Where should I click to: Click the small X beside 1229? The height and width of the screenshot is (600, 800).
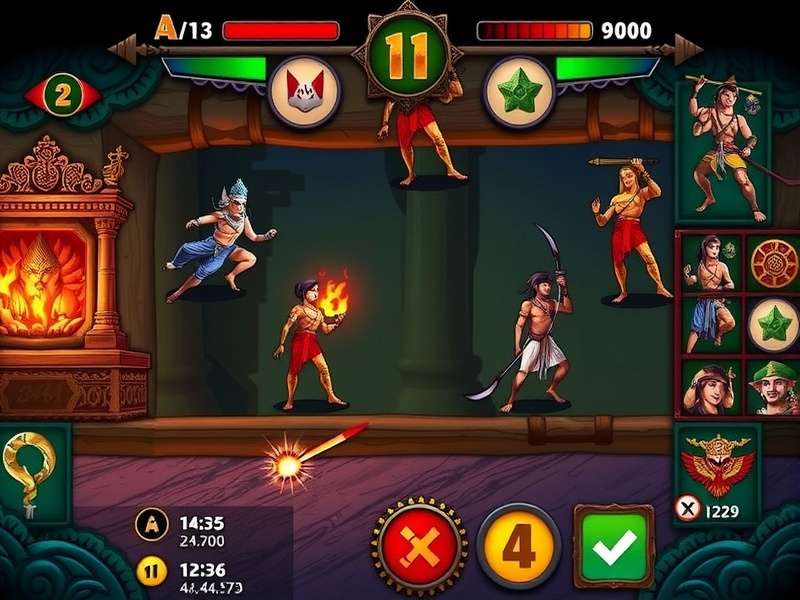pos(687,510)
